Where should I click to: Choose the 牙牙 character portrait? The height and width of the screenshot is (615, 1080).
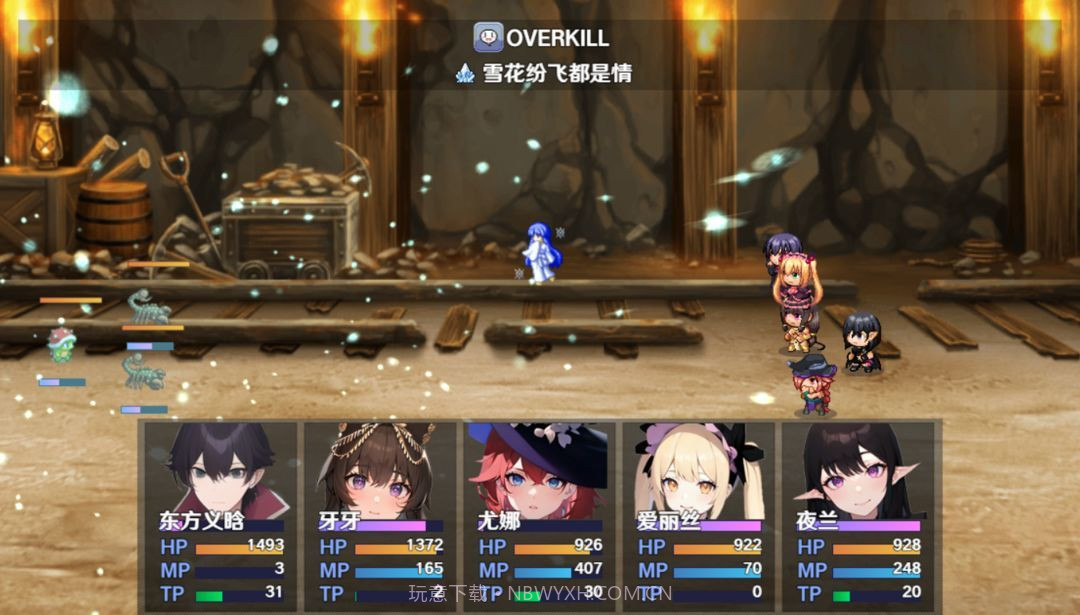click(380, 468)
